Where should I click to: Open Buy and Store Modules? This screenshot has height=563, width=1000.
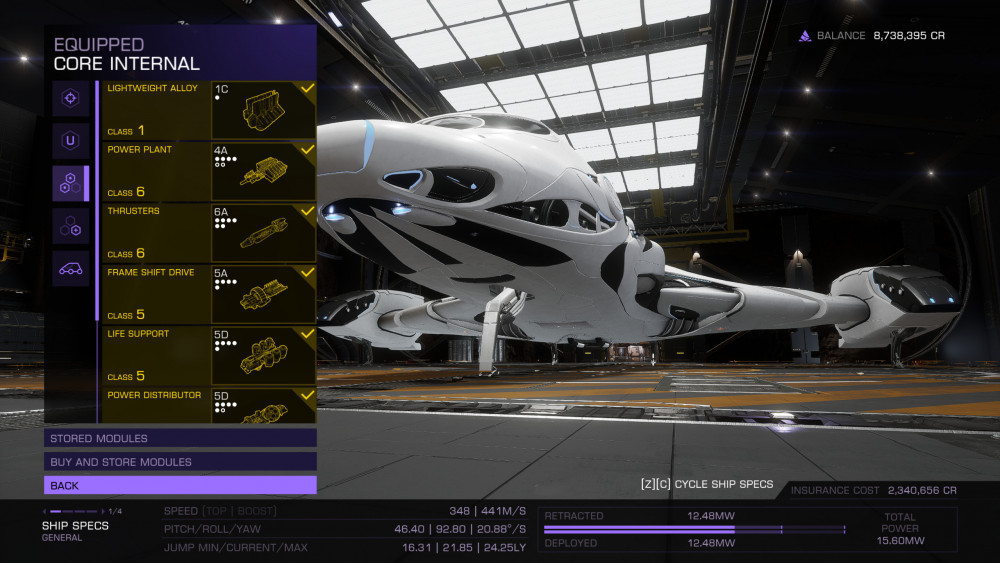tap(180, 462)
